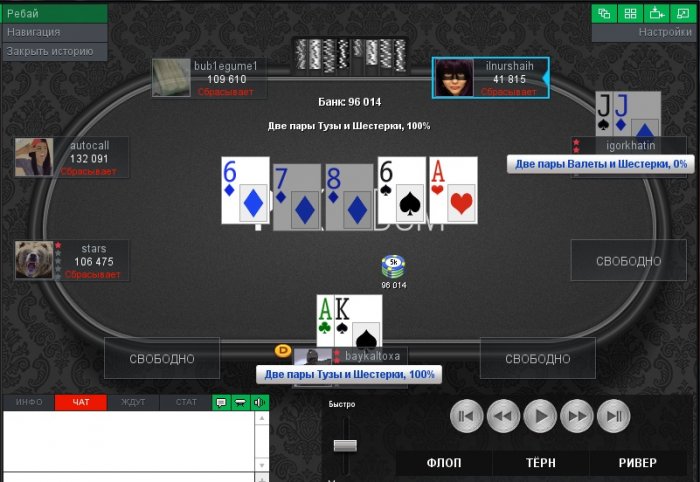Screen dimensions: 700x482
Task: Jump to the ФЛОП stage
Action: (444, 463)
